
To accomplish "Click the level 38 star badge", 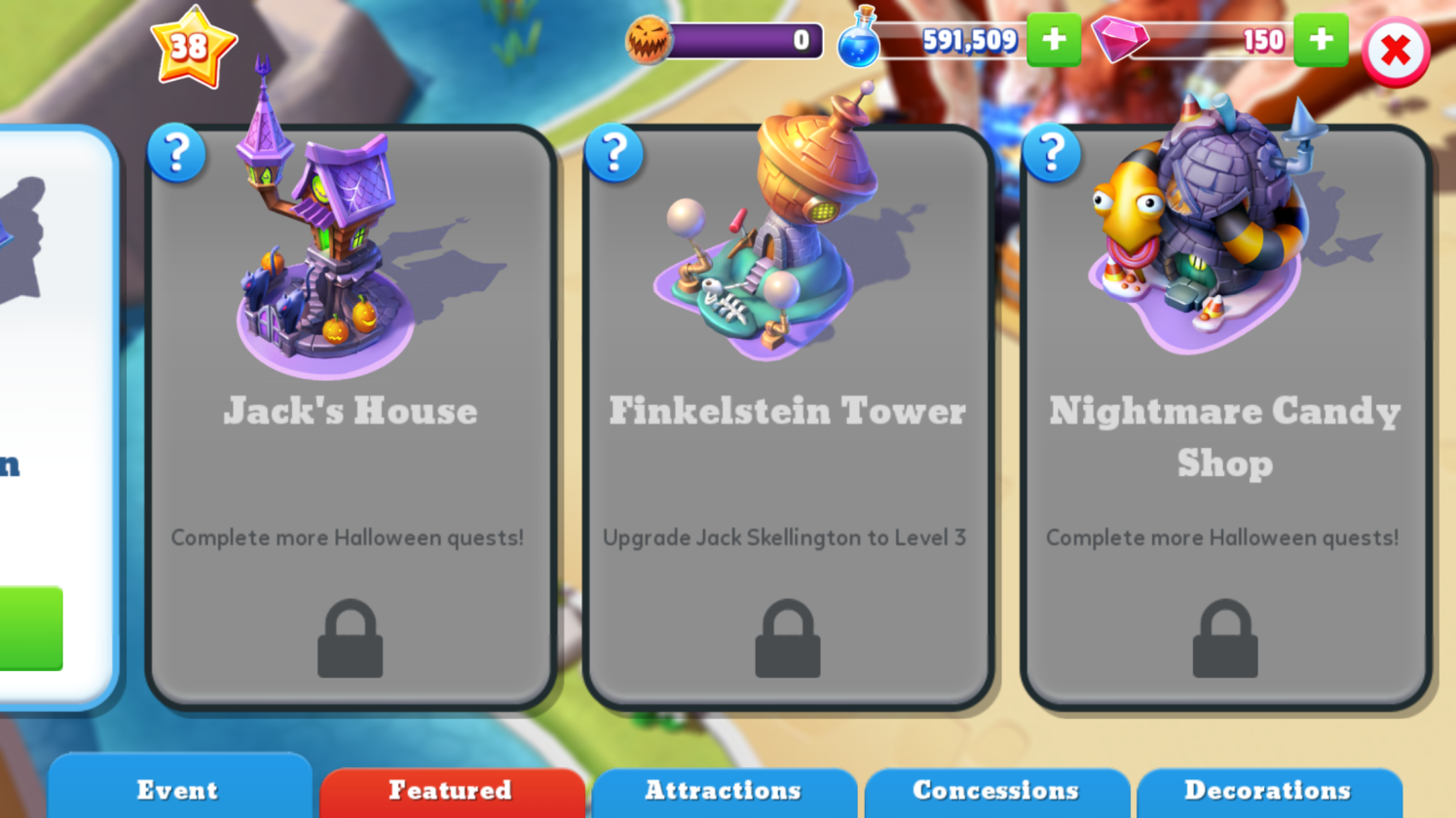I will pyautogui.click(x=192, y=47).
